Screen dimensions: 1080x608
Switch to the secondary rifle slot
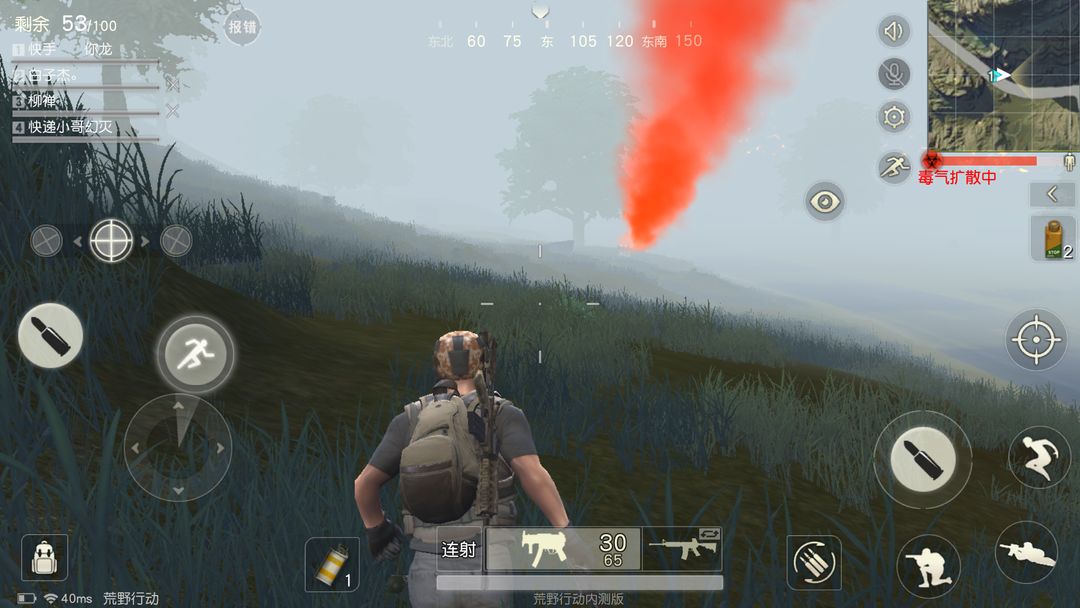[x=684, y=548]
